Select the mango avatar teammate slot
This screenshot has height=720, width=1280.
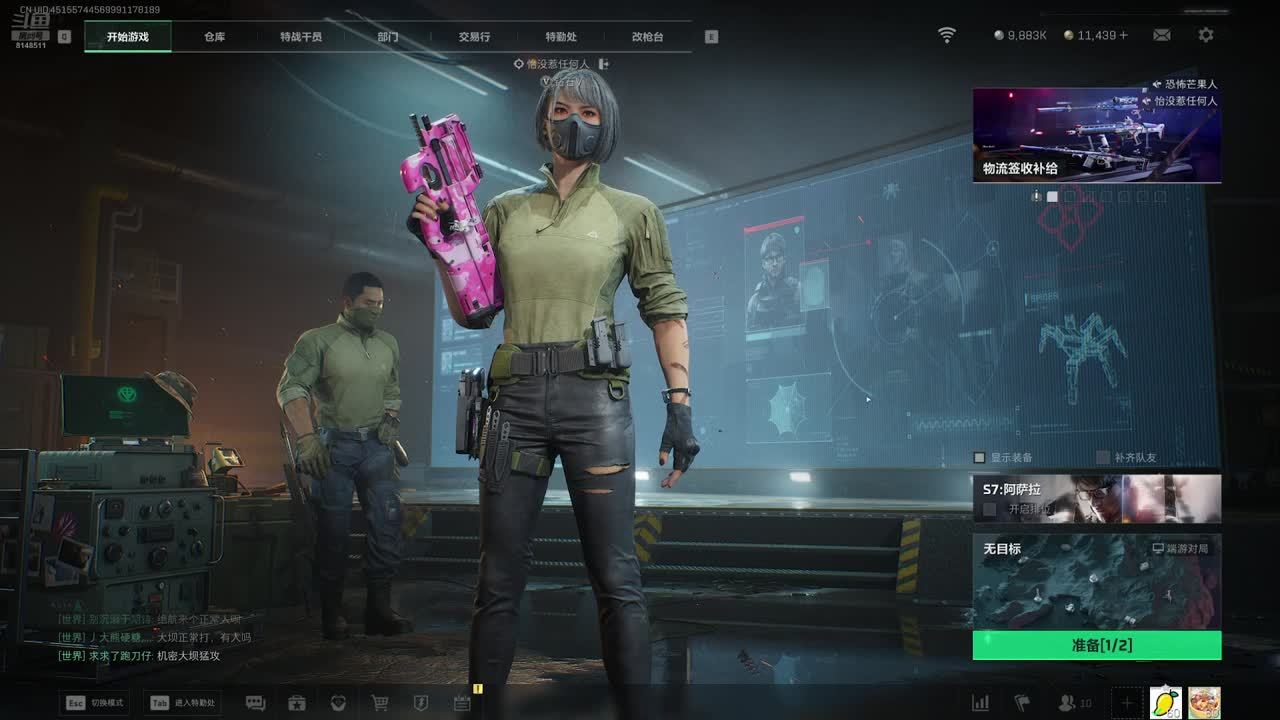(x=1165, y=702)
